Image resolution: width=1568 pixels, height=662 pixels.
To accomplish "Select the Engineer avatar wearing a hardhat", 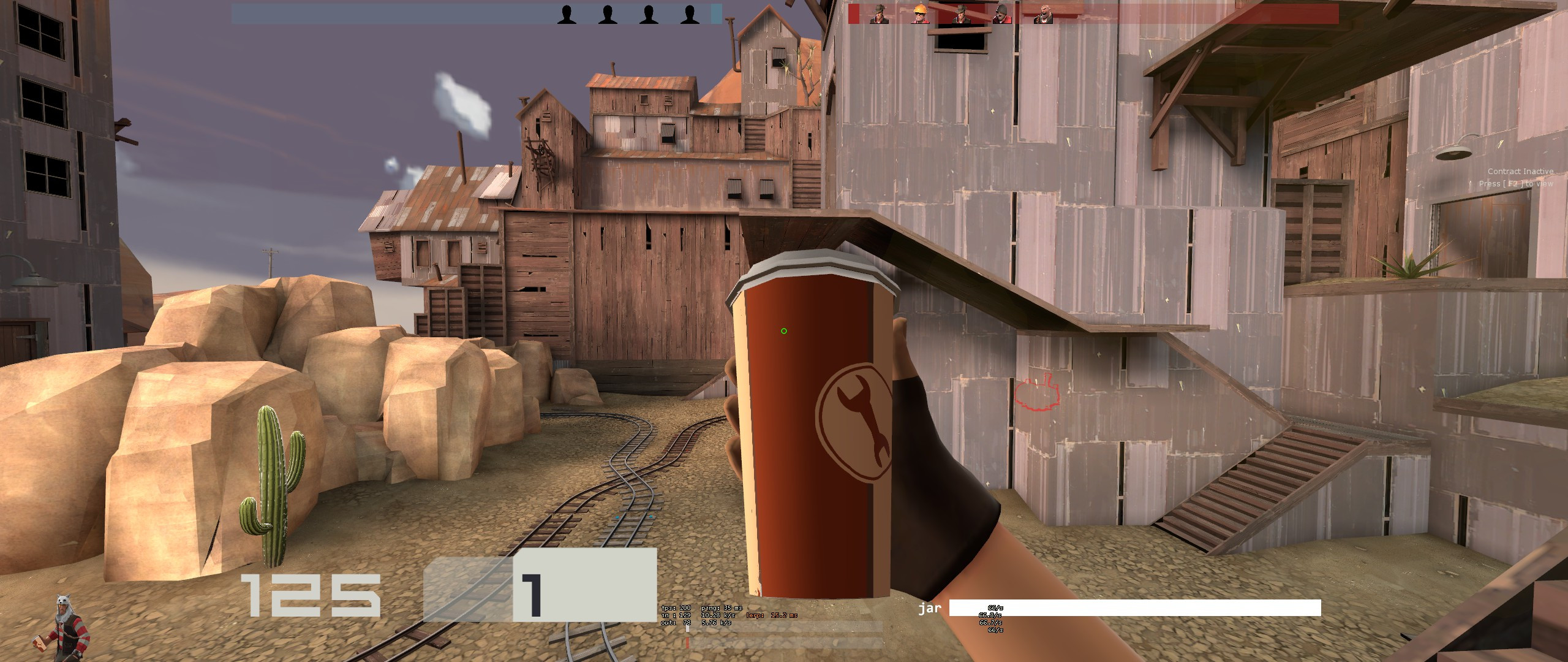I will tap(921, 15).
